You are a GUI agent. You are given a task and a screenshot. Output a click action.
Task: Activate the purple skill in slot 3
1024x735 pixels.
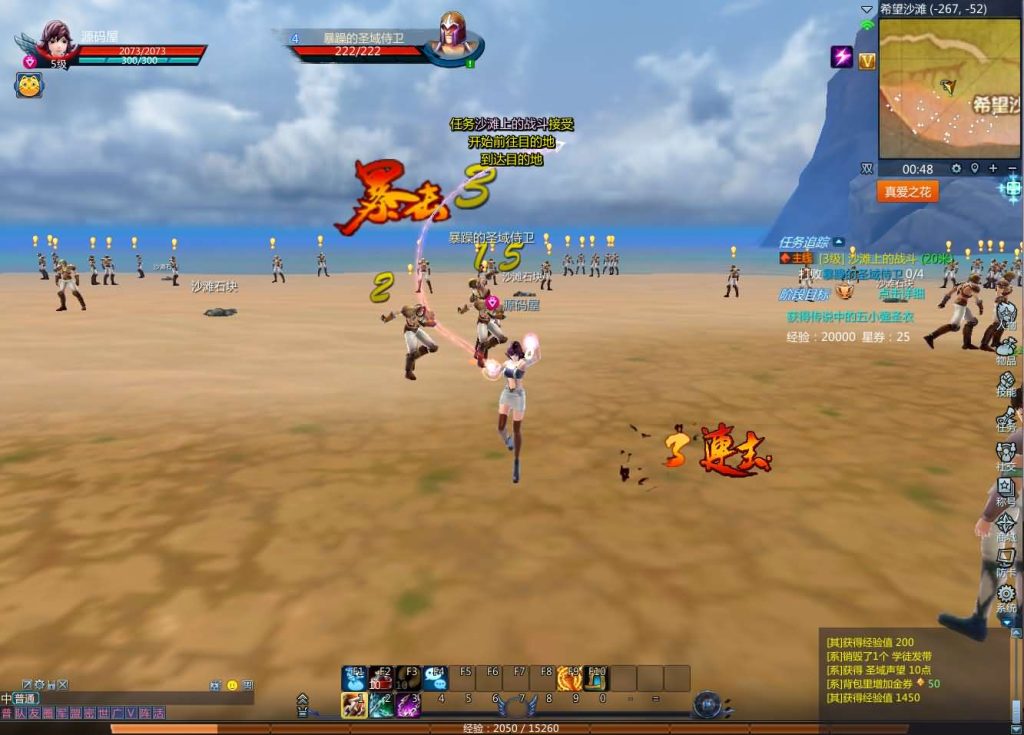click(x=408, y=705)
